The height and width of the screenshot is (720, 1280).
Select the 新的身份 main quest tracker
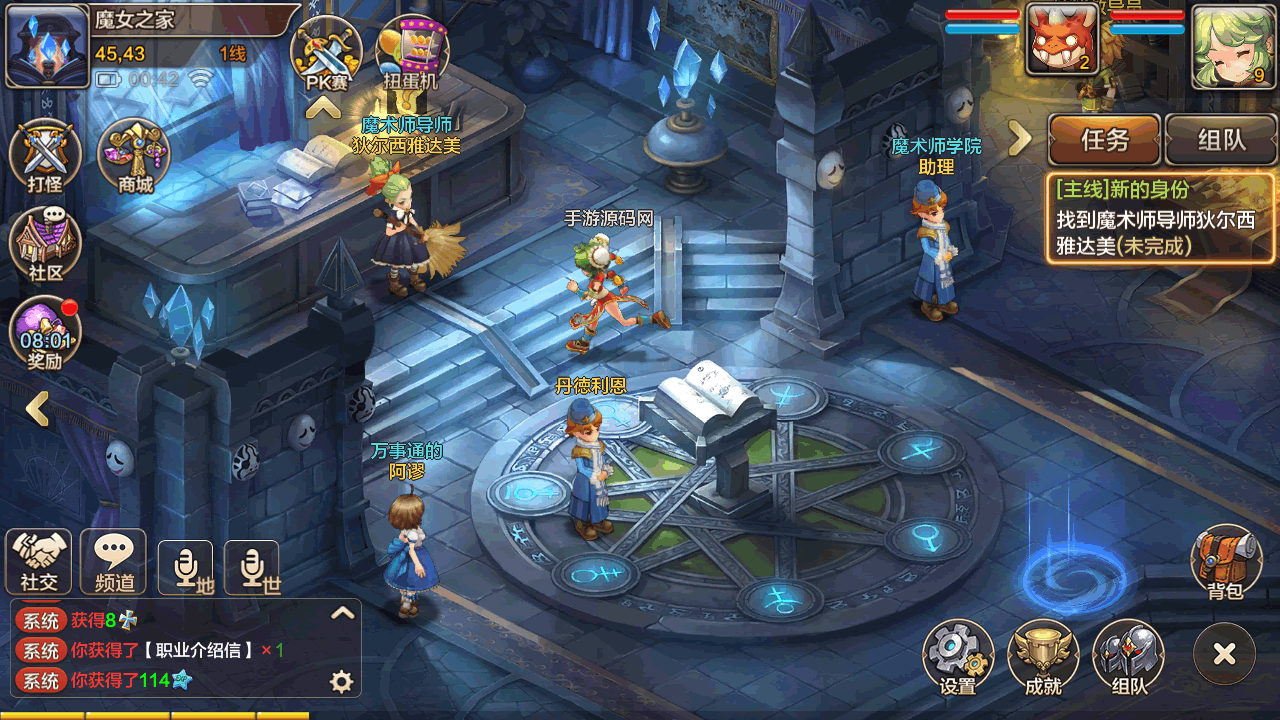(1161, 217)
